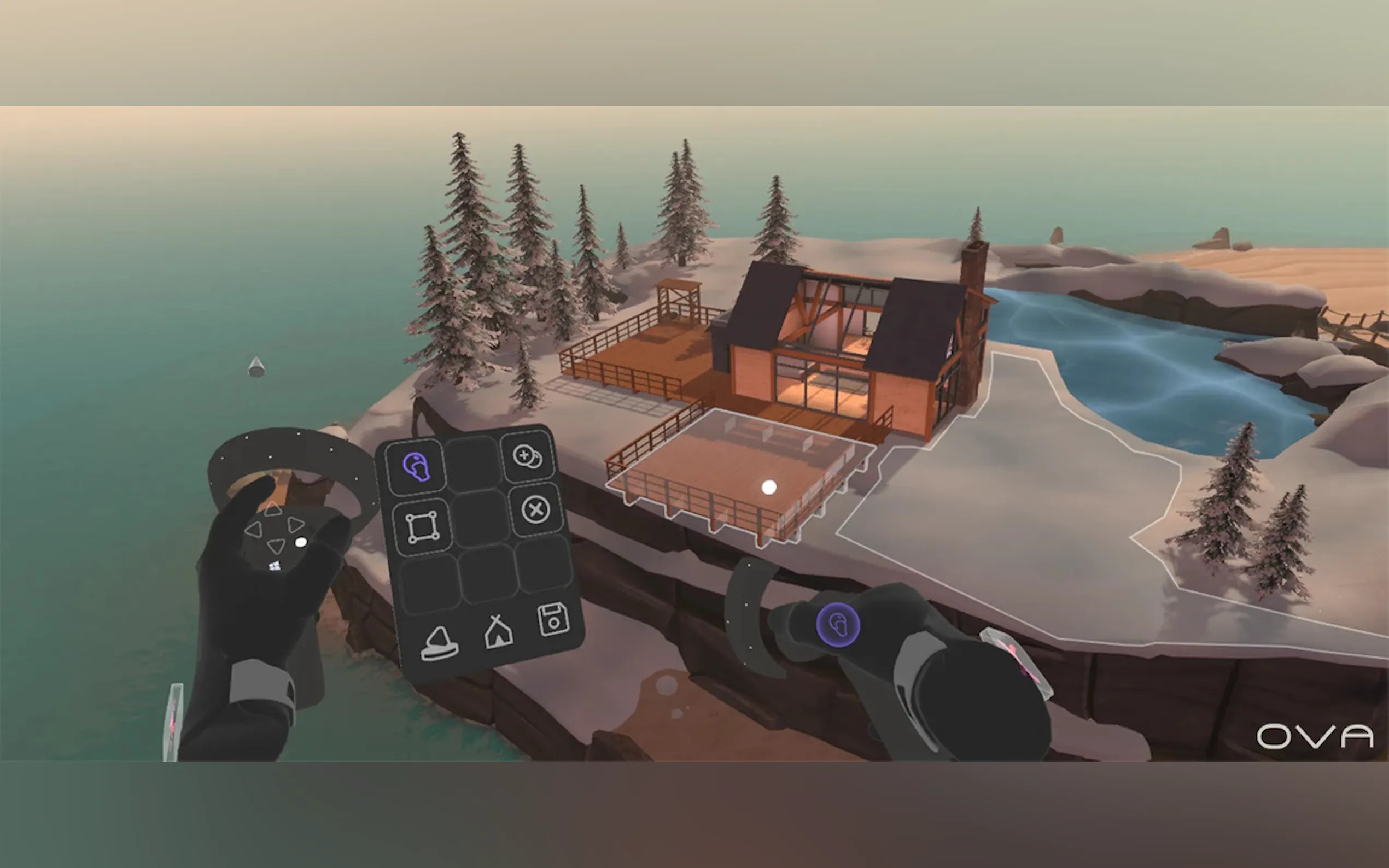Choose the square corner-points selection tool
This screenshot has height=868, width=1389.
[x=423, y=527]
